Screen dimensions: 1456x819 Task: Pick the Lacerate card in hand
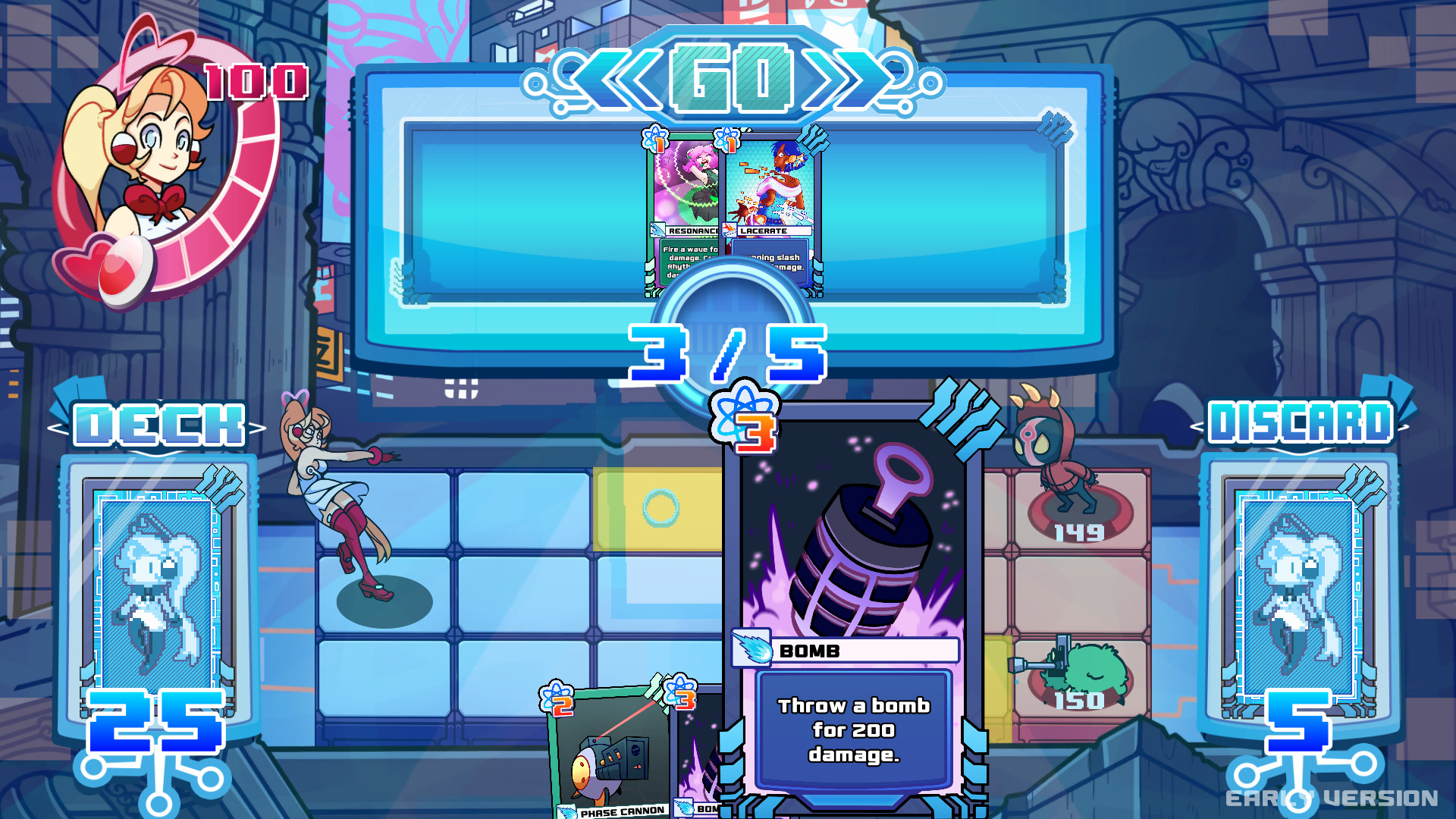[x=770, y=190]
